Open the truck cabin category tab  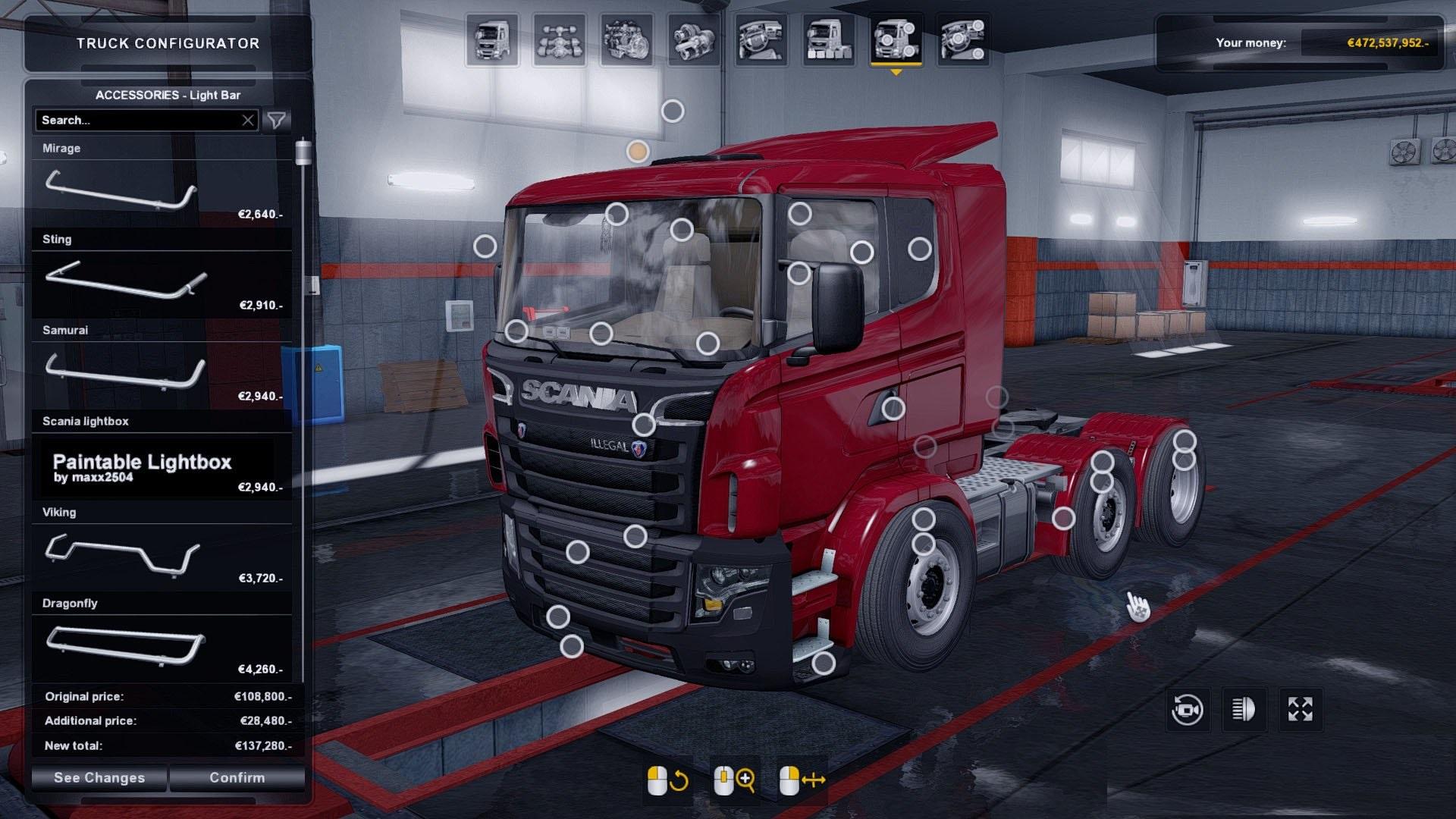(x=492, y=41)
